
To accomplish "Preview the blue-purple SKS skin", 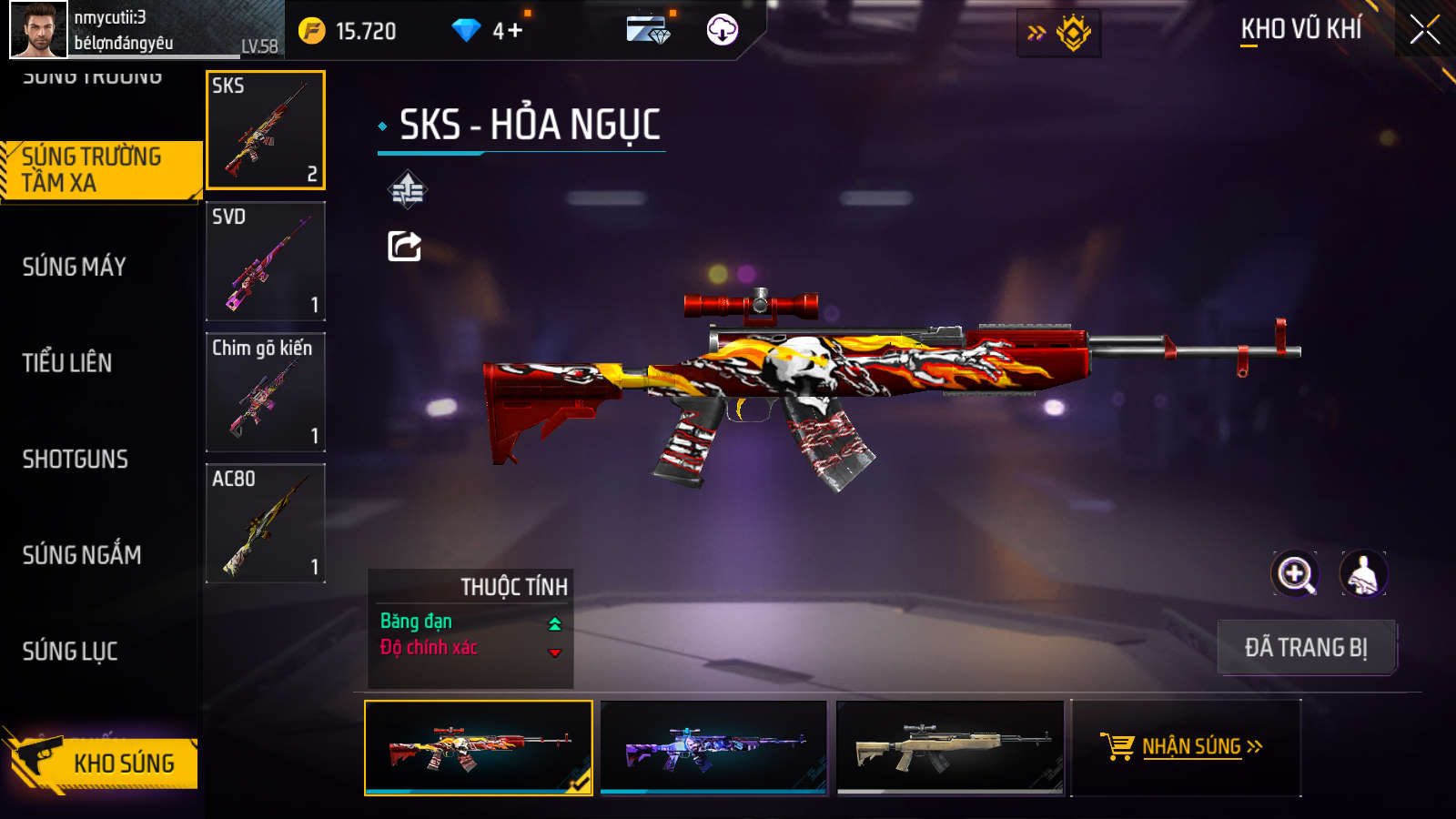I will (714, 747).
